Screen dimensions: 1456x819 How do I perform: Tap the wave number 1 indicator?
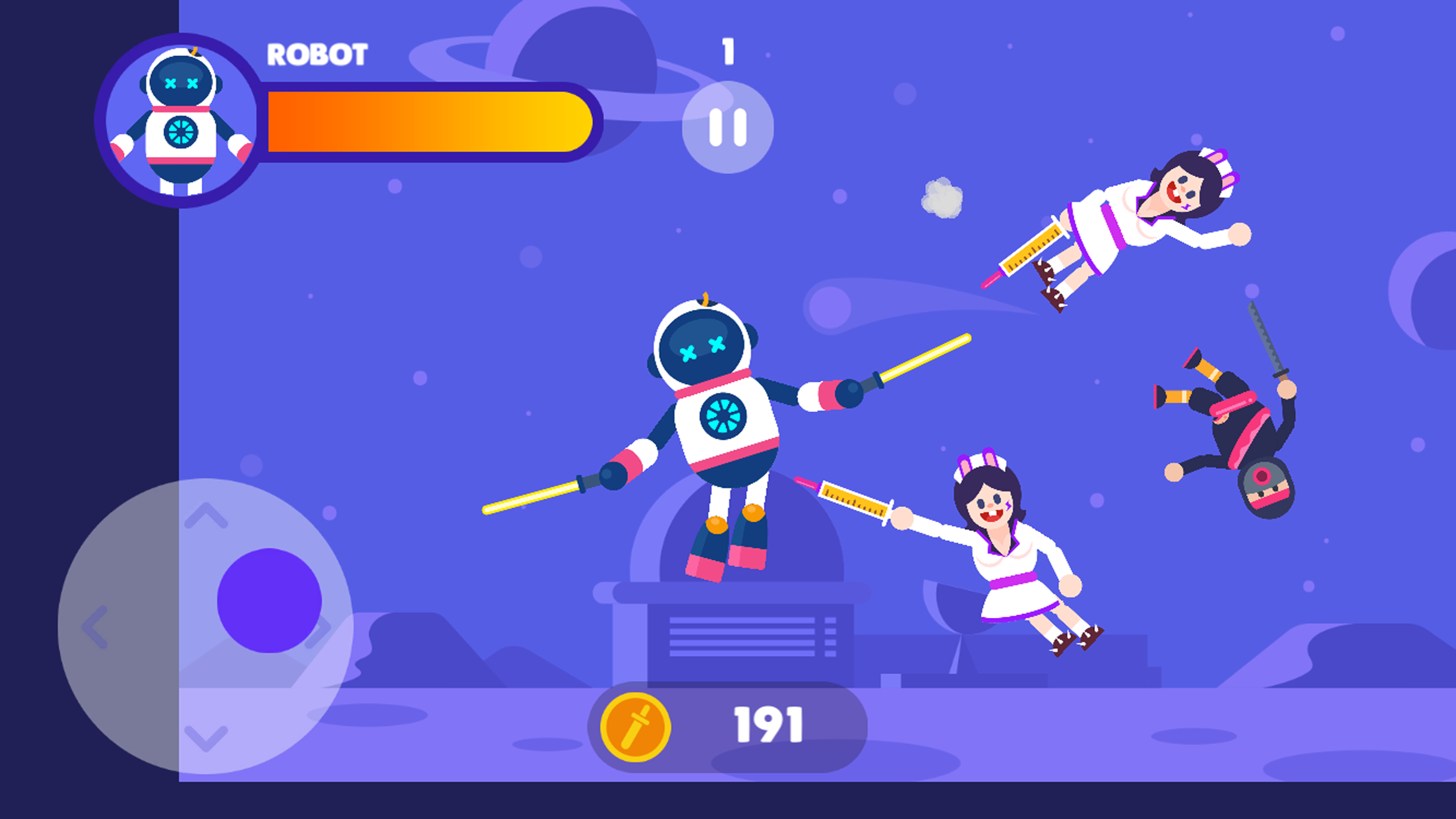point(728,53)
